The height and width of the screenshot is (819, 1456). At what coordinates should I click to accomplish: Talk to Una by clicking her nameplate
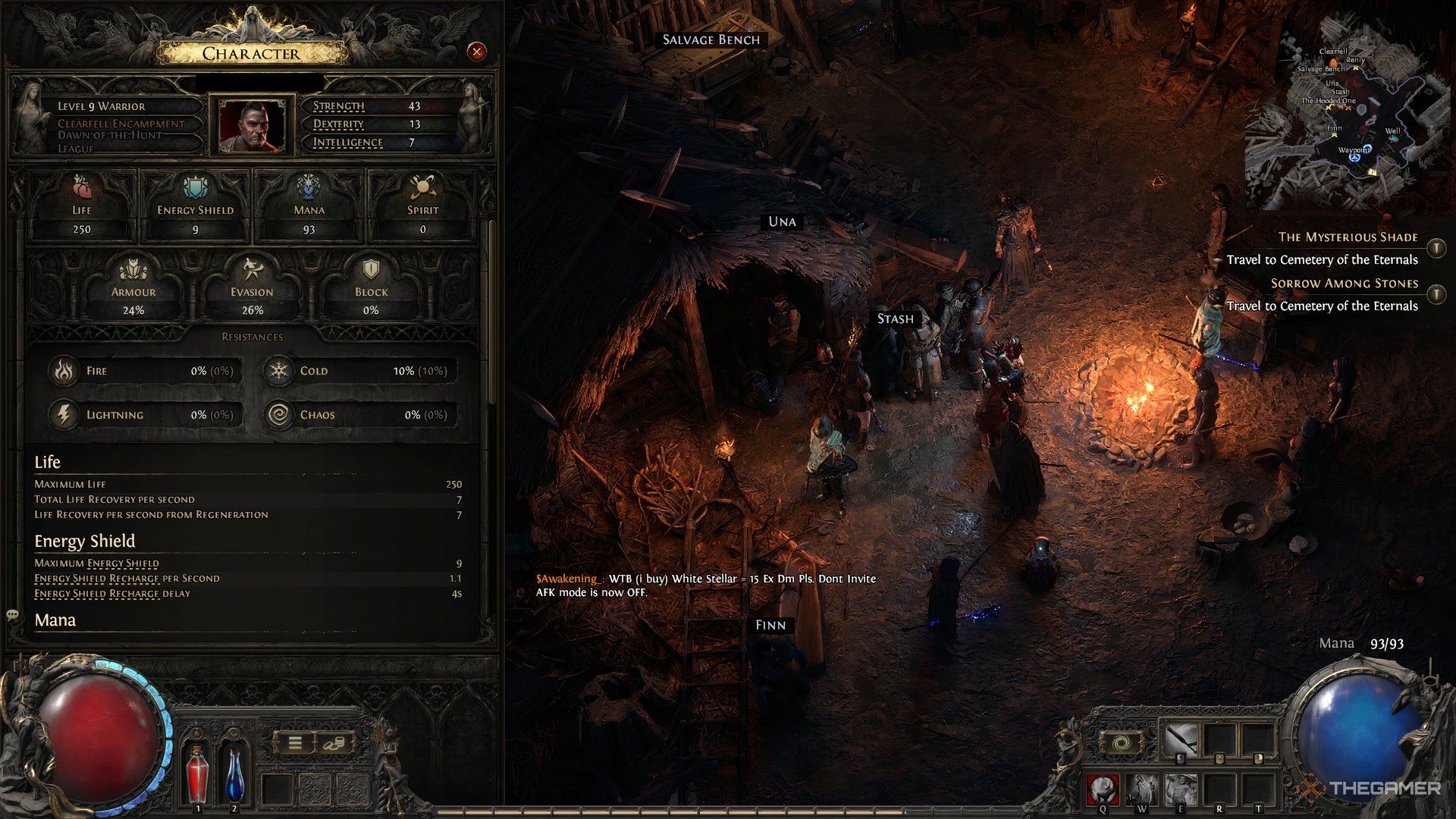(x=783, y=221)
